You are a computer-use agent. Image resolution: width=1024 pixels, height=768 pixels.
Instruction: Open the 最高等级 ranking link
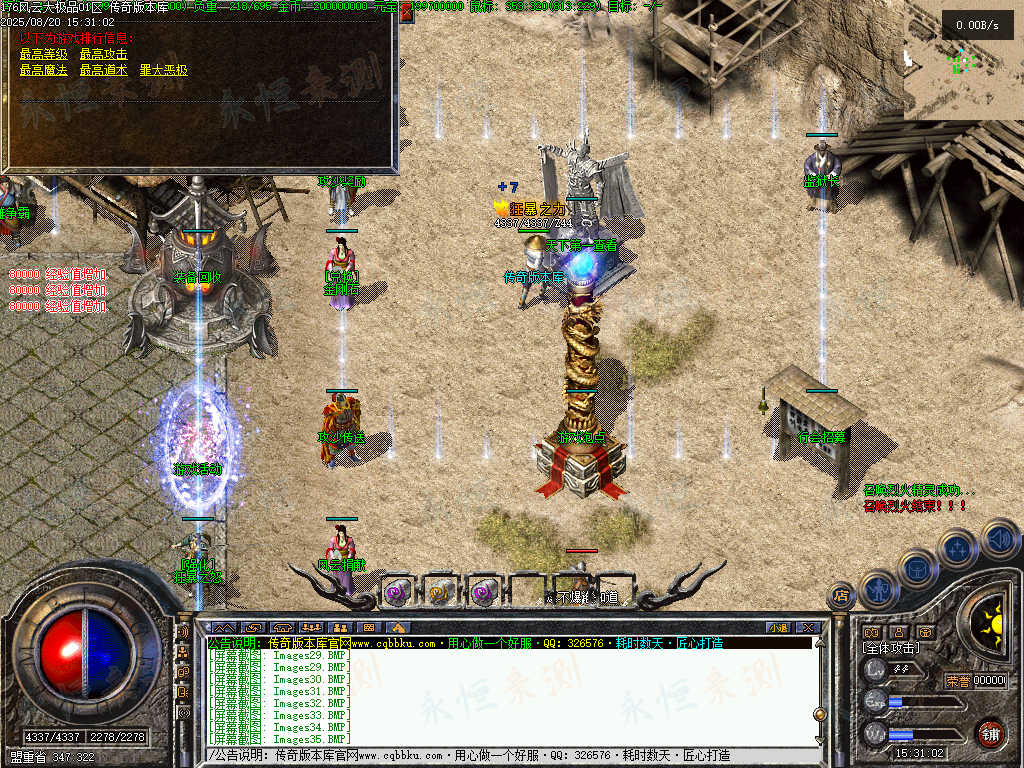(39, 54)
